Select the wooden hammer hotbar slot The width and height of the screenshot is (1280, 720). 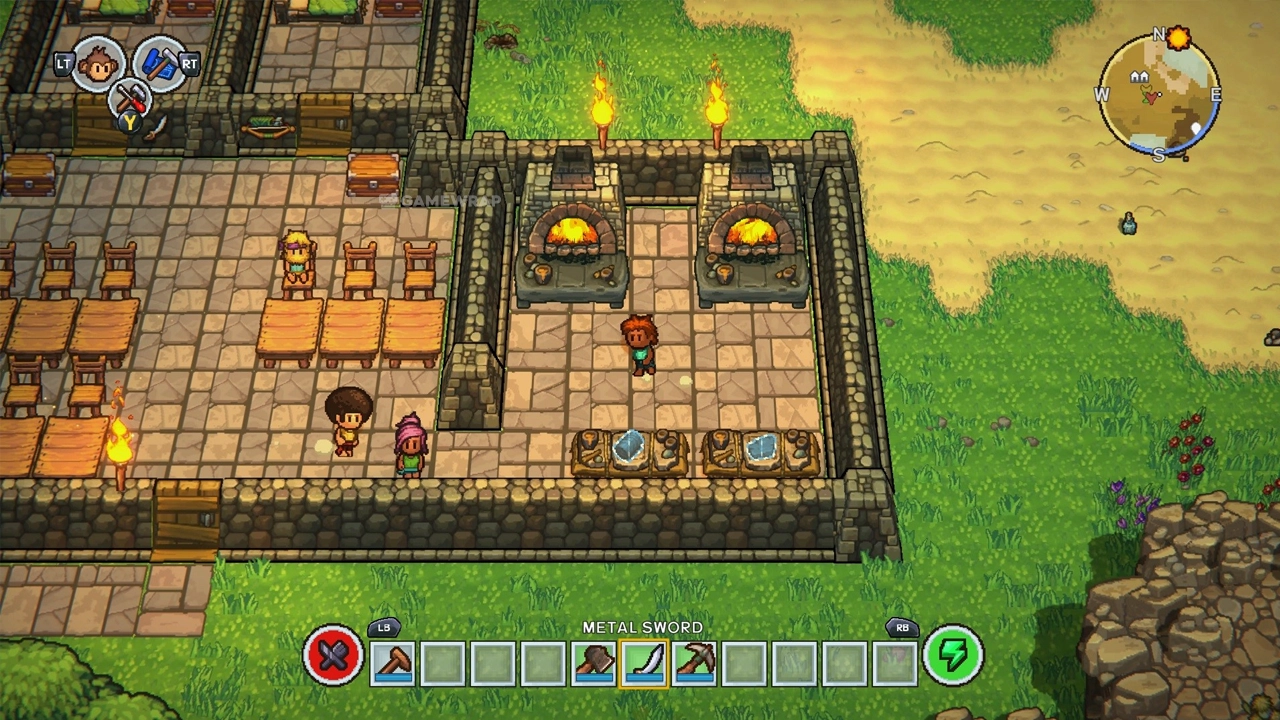click(x=393, y=663)
